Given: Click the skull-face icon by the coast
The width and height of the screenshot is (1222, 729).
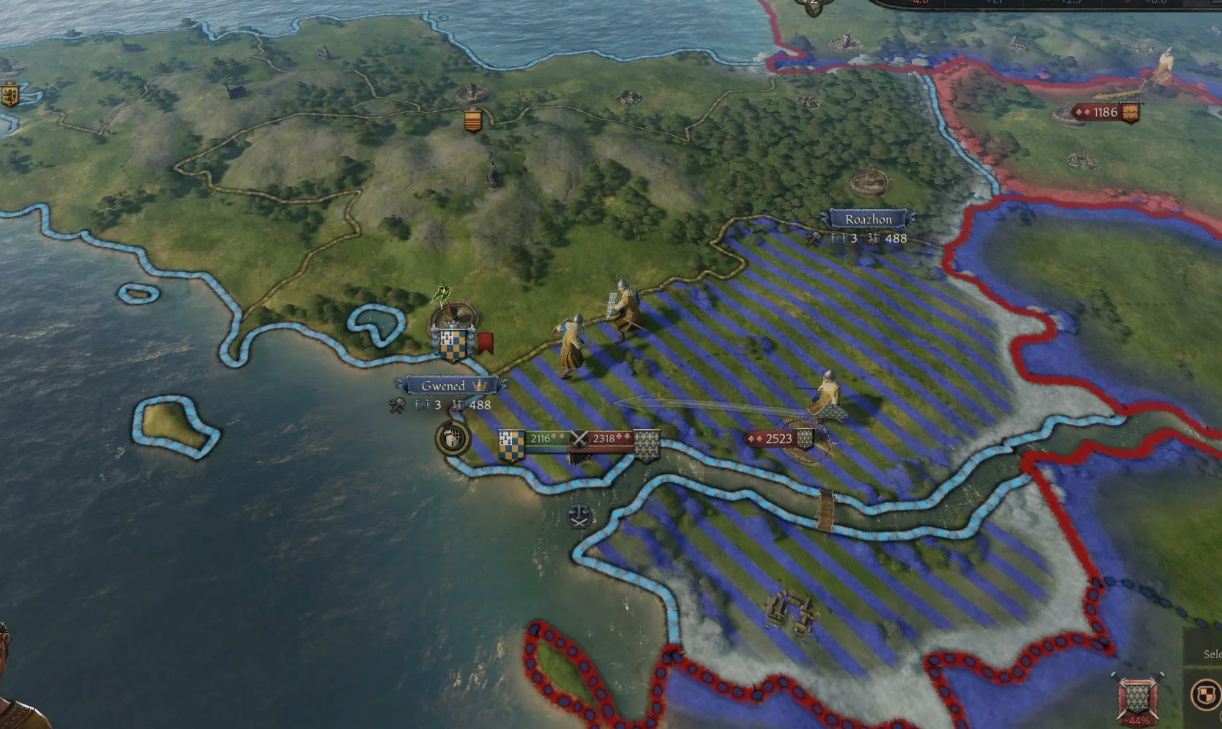Looking at the screenshot, I should pos(579,516).
